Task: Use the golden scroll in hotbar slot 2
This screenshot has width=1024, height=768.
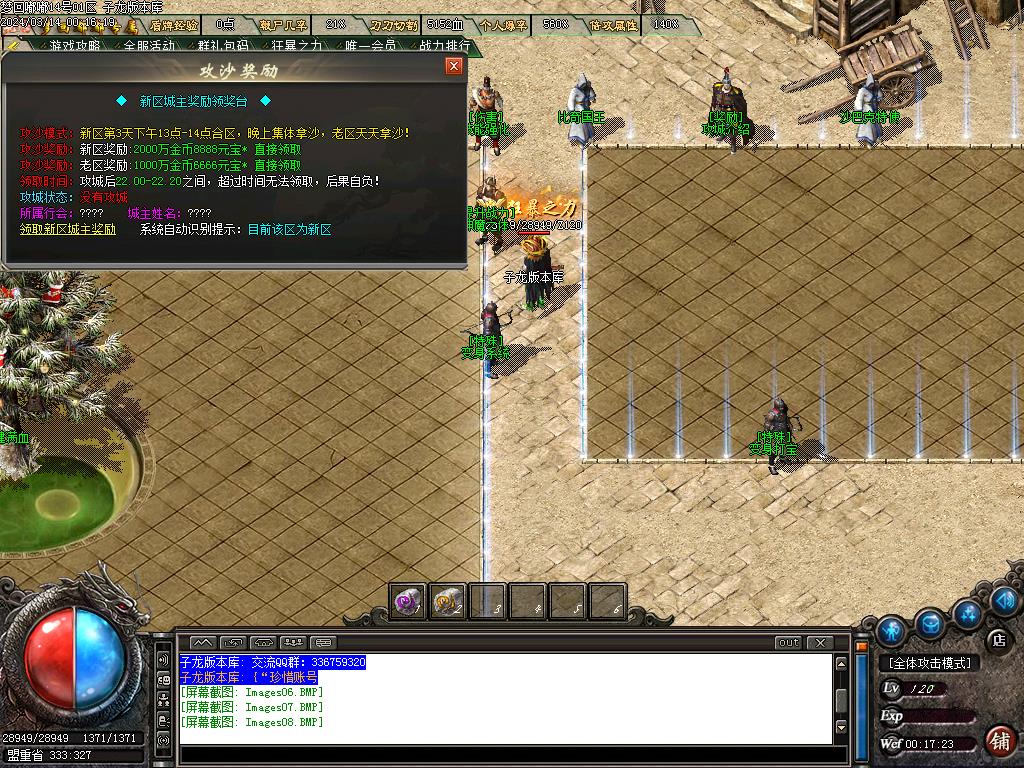Action: [447, 602]
